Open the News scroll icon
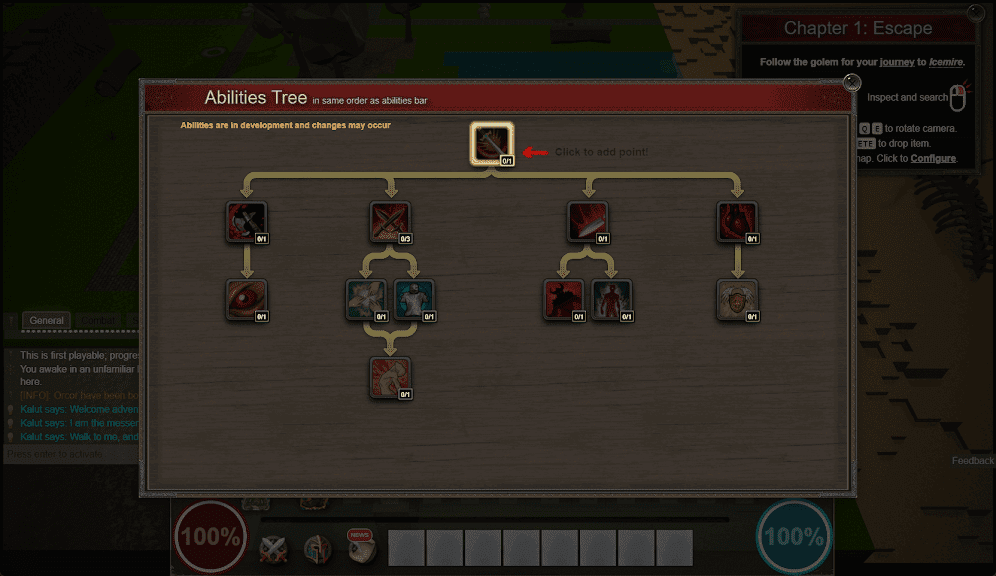The width and height of the screenshot is (996, 576). (361, 546)
